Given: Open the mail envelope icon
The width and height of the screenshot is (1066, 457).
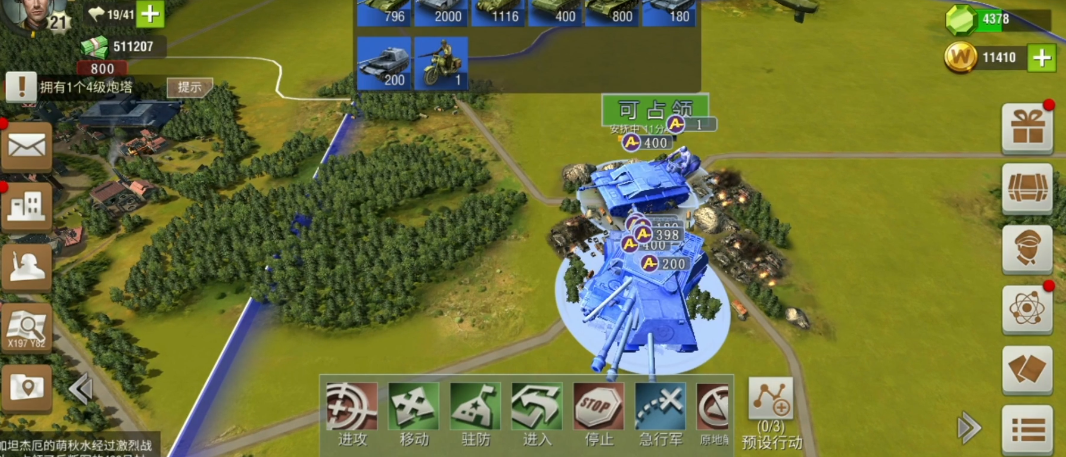Looking at the screenshot, I should click(x=26, y=146).
